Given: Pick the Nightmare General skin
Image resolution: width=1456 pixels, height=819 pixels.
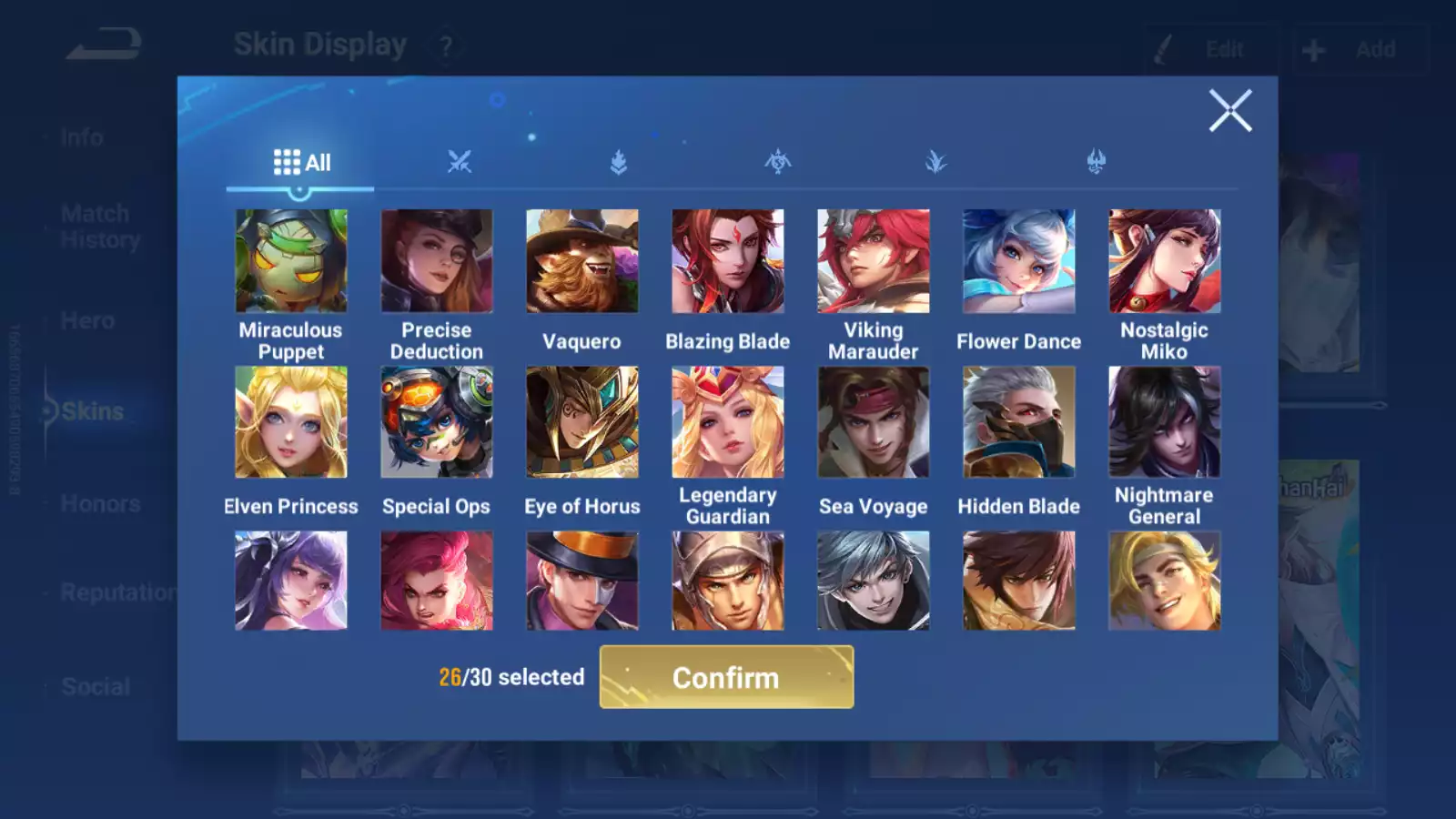Looking at the screenshot, I should pos(1165,422).
